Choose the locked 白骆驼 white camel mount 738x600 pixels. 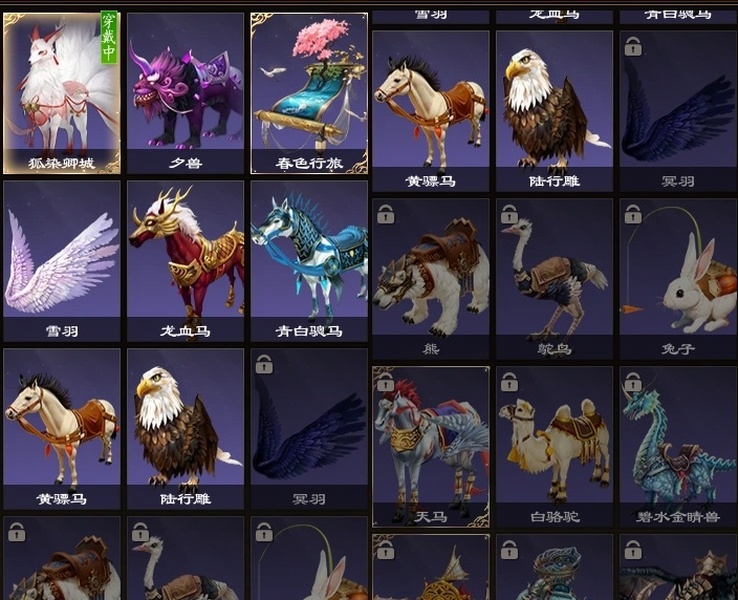point(554,446)
